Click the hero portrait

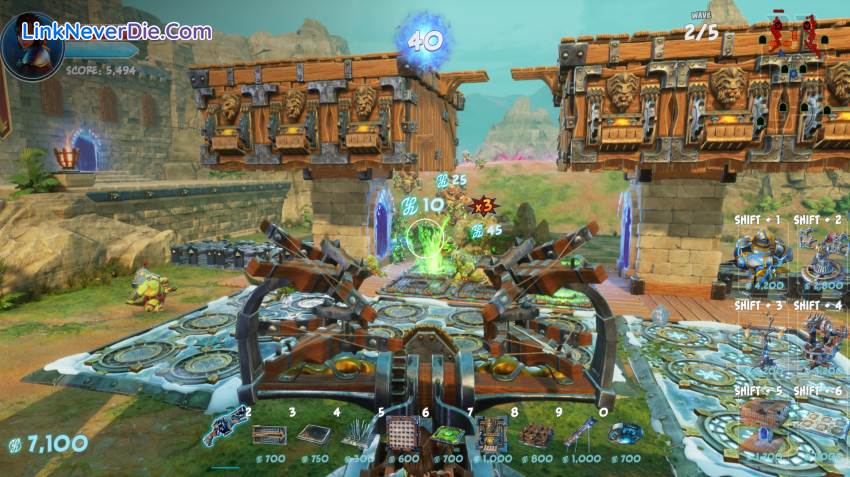(x=30, y=47)
